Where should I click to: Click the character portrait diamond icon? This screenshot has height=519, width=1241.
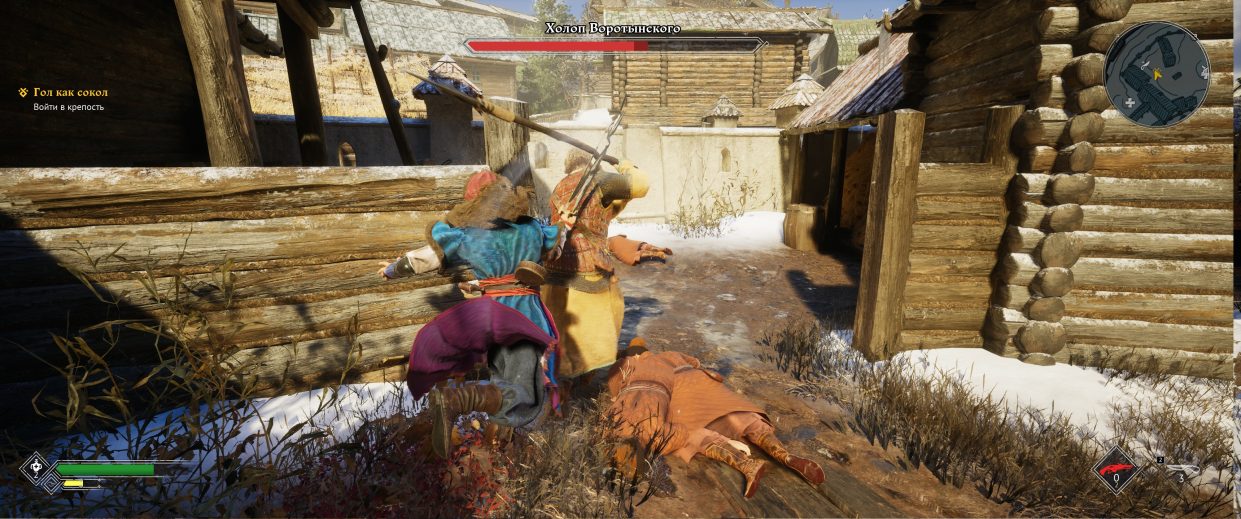tap(36, 468)
